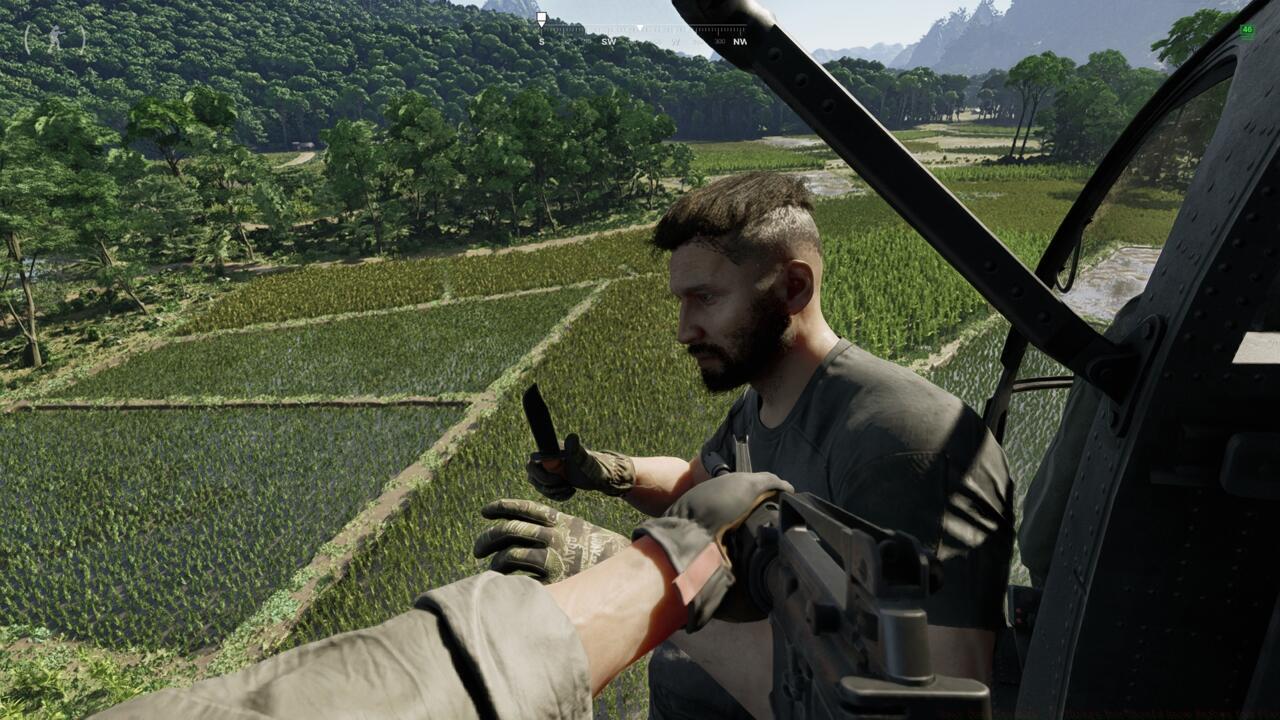
Task: Click the degree tick scale on the compass
Action: (x=600, y=28)
